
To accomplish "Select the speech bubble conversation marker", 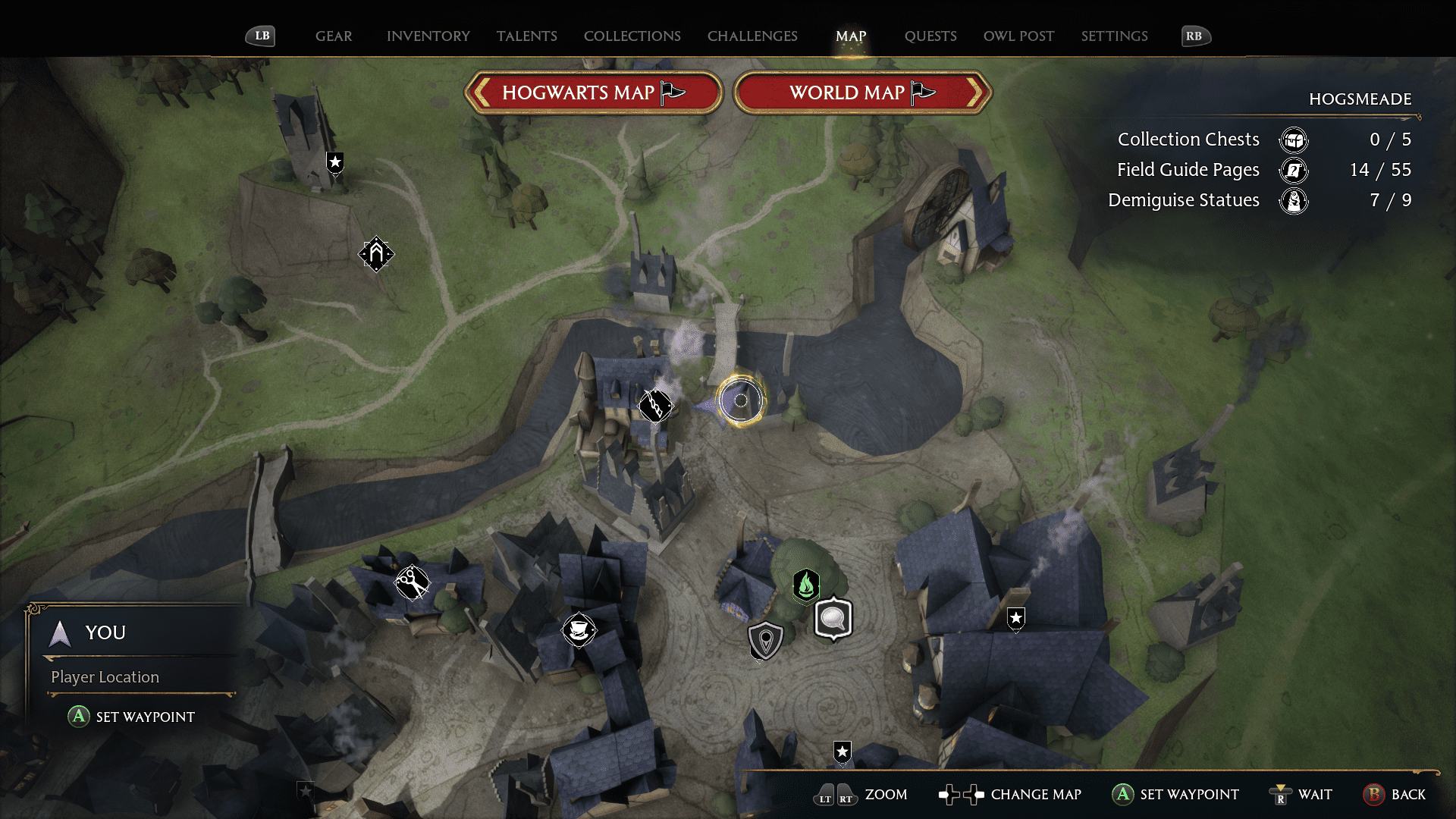I will pyautogui.click(x=833, y=618).
